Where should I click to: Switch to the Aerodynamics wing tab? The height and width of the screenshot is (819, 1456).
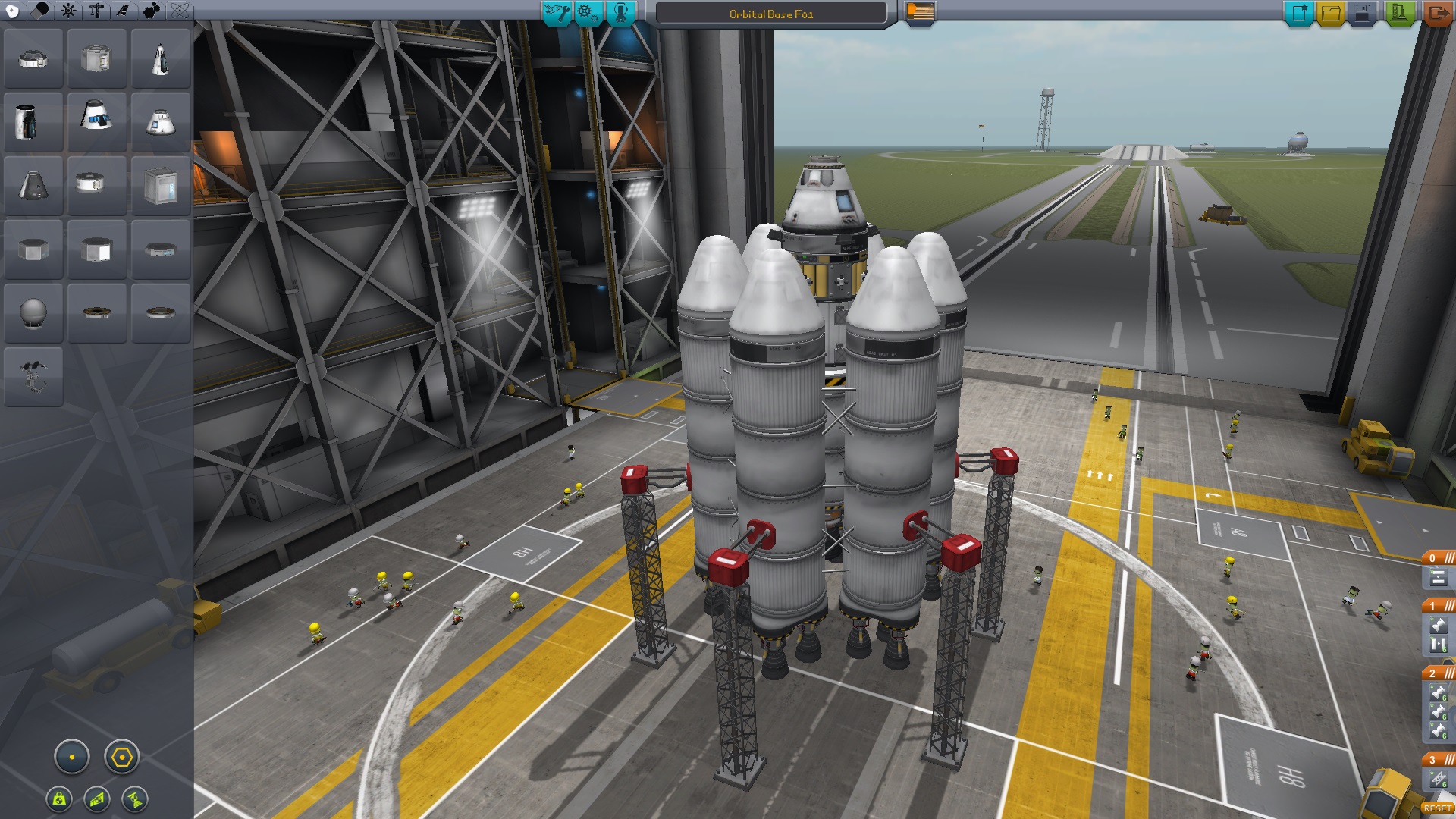click(123, 11)
